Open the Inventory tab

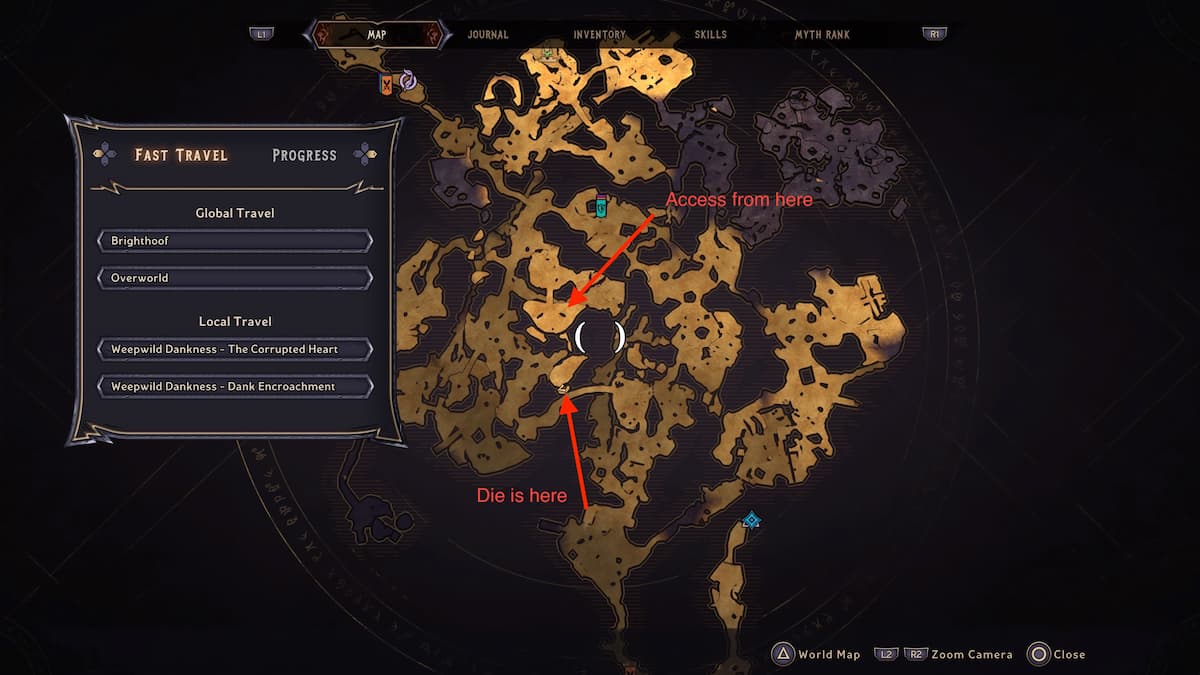point(600,35)
